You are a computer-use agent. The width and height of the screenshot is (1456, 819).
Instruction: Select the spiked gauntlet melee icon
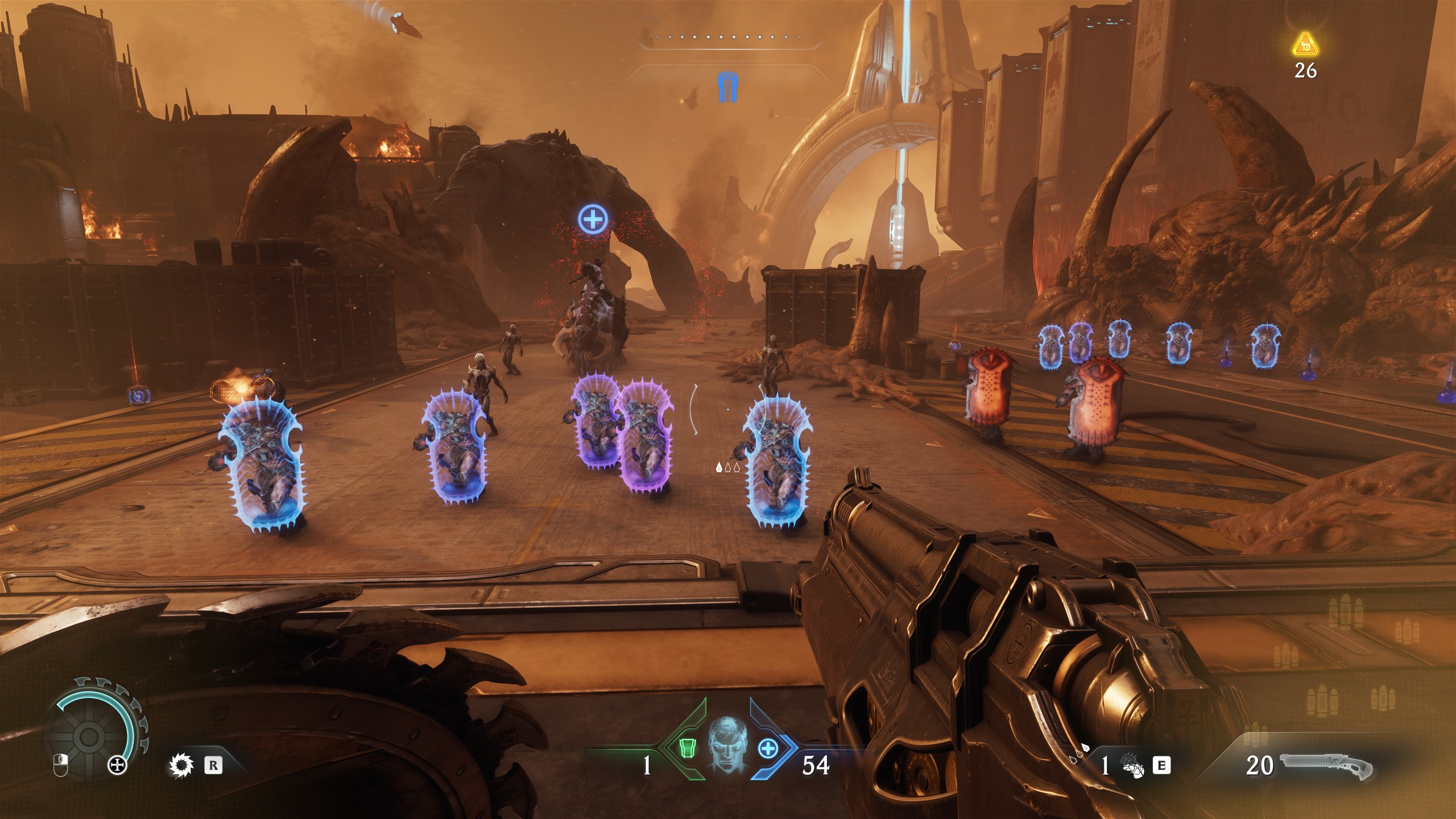(1132, 766)
